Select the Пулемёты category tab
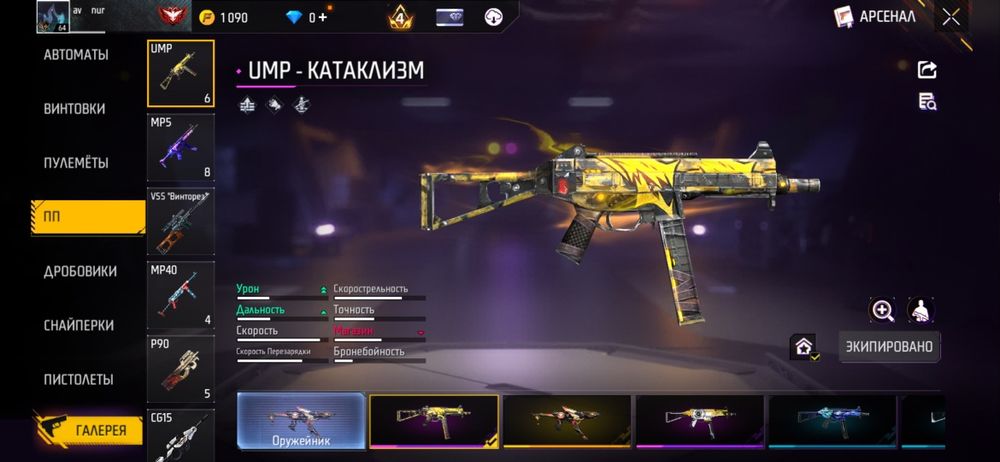 point(76,162)
